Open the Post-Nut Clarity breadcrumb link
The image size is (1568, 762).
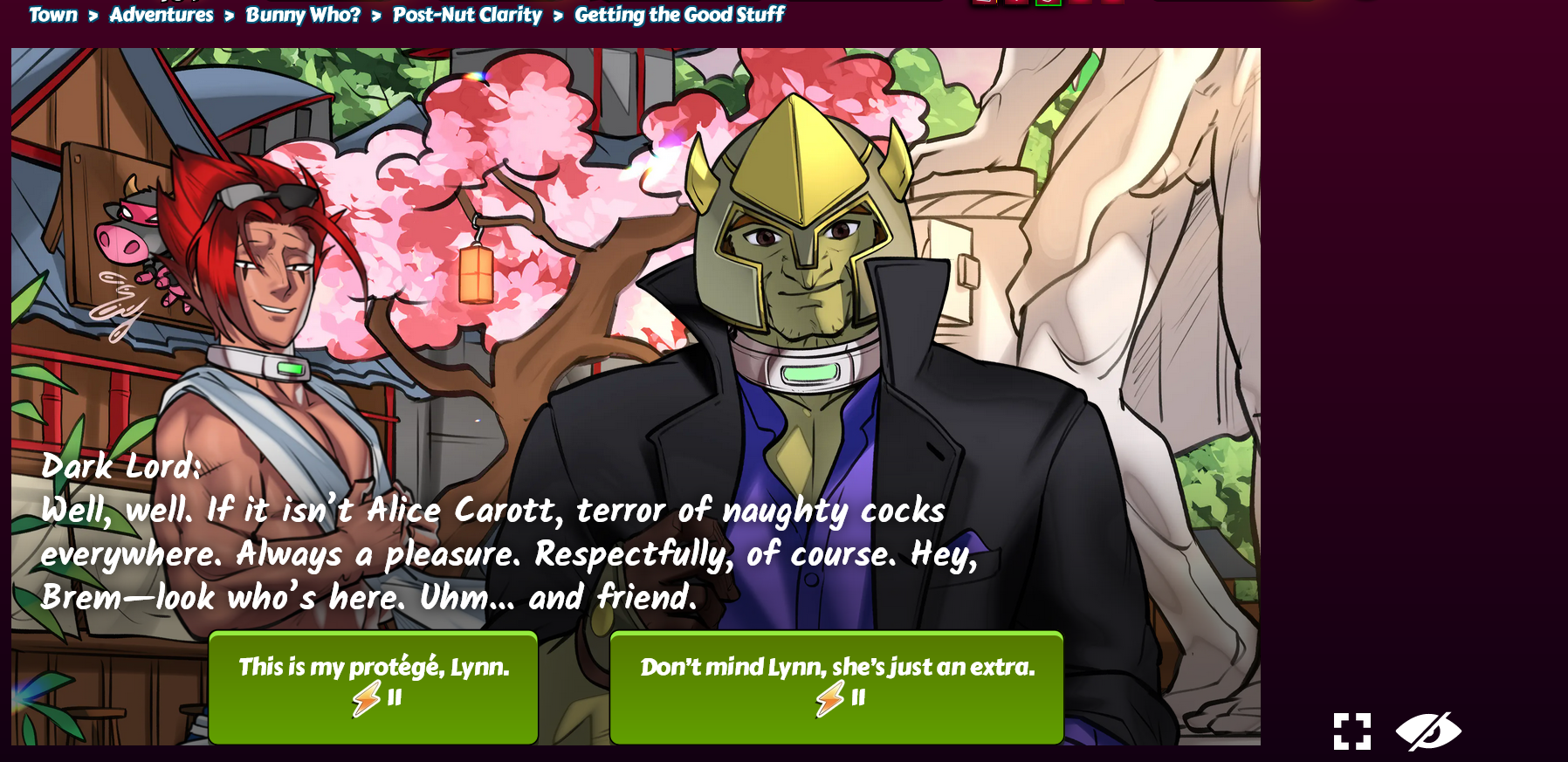tap(467, 15)
